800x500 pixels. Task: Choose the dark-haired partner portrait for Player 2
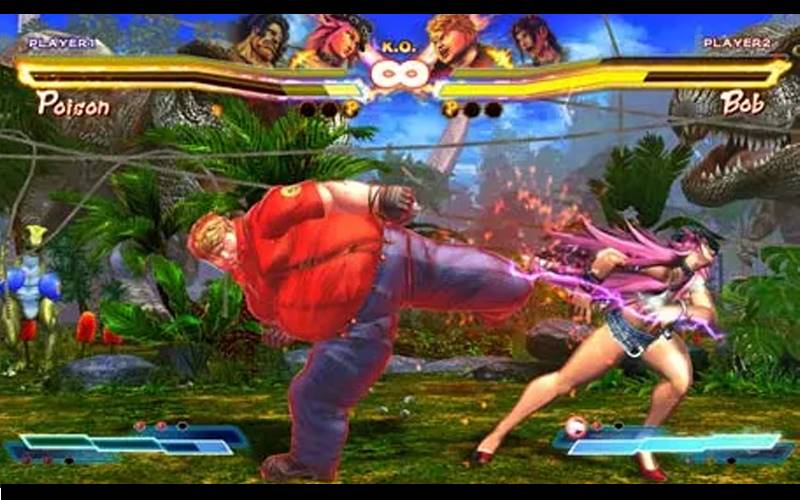534,38
